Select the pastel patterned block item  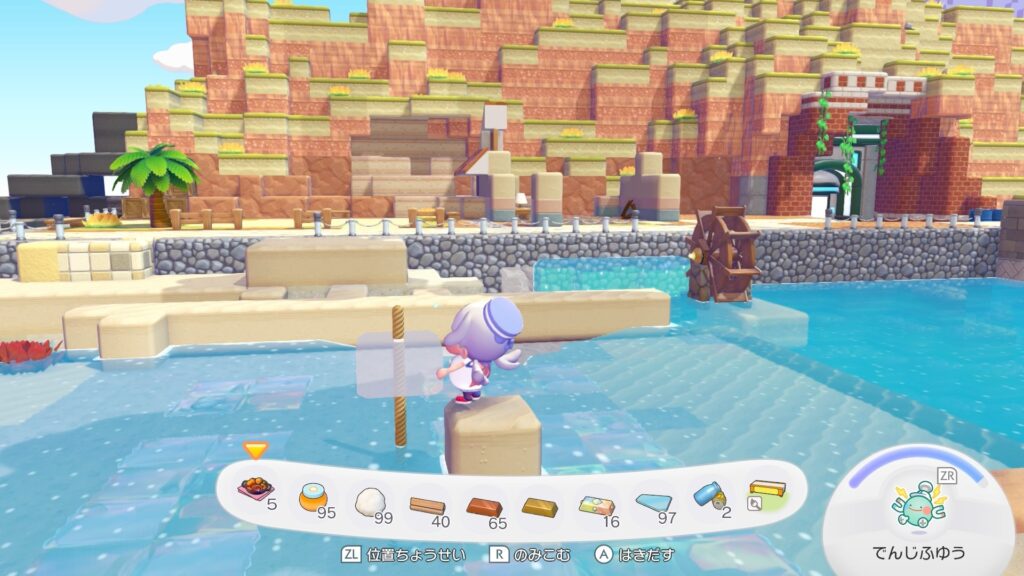[597, 504]
